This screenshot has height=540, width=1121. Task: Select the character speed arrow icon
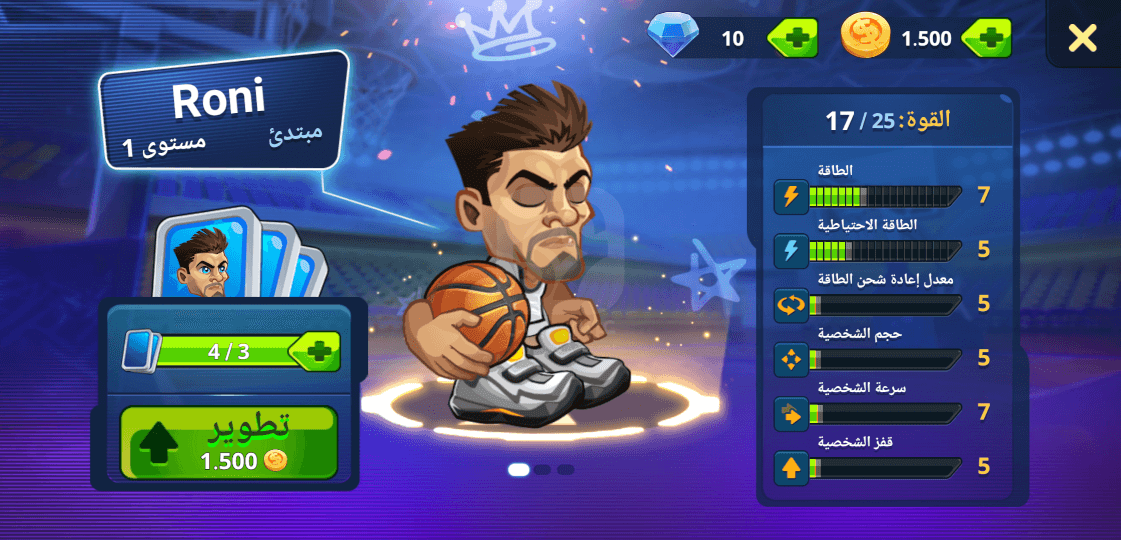coord(791,412)
